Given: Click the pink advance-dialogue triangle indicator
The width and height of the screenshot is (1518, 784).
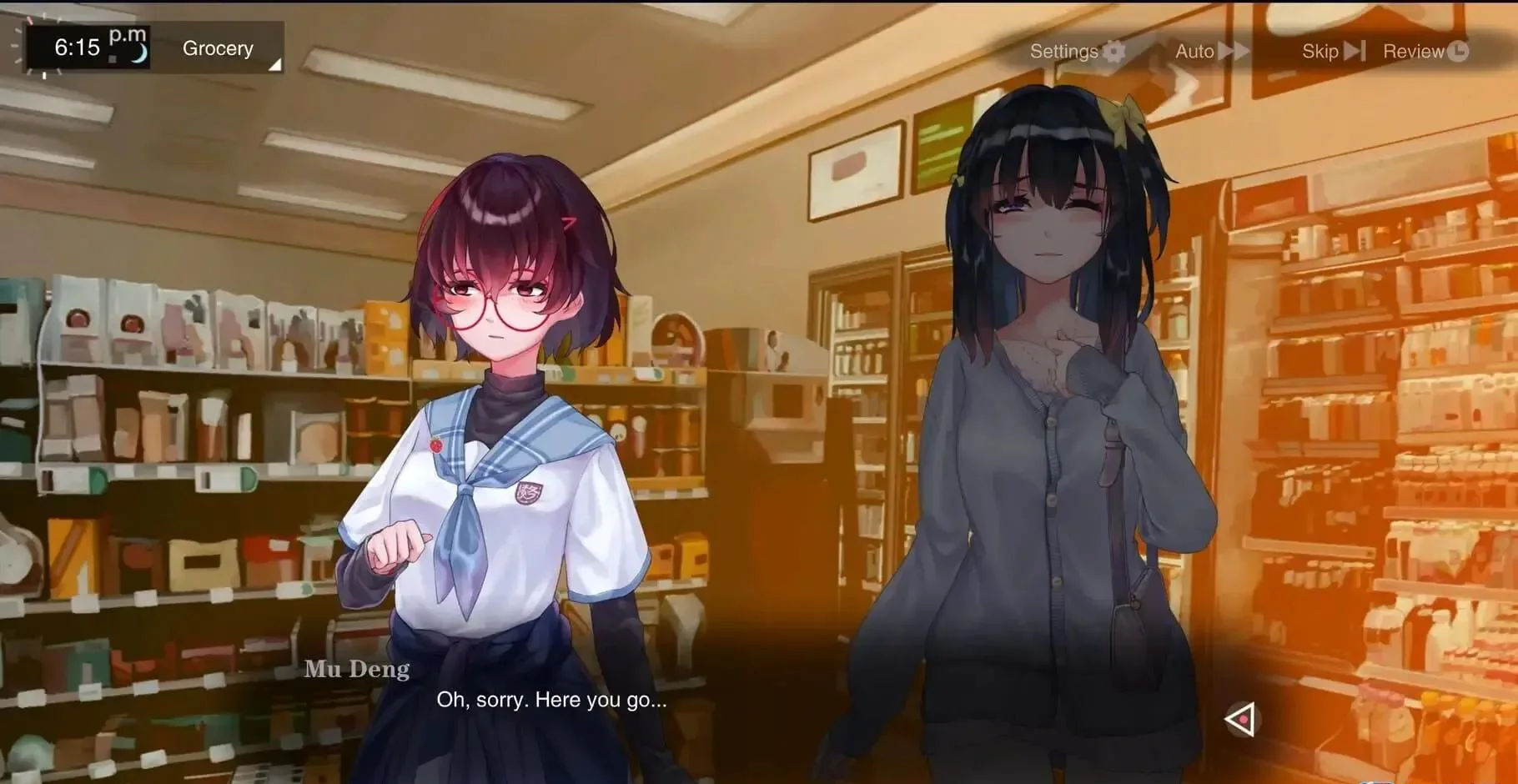Looking at the screenshot, I should (x=1240, y=721).
